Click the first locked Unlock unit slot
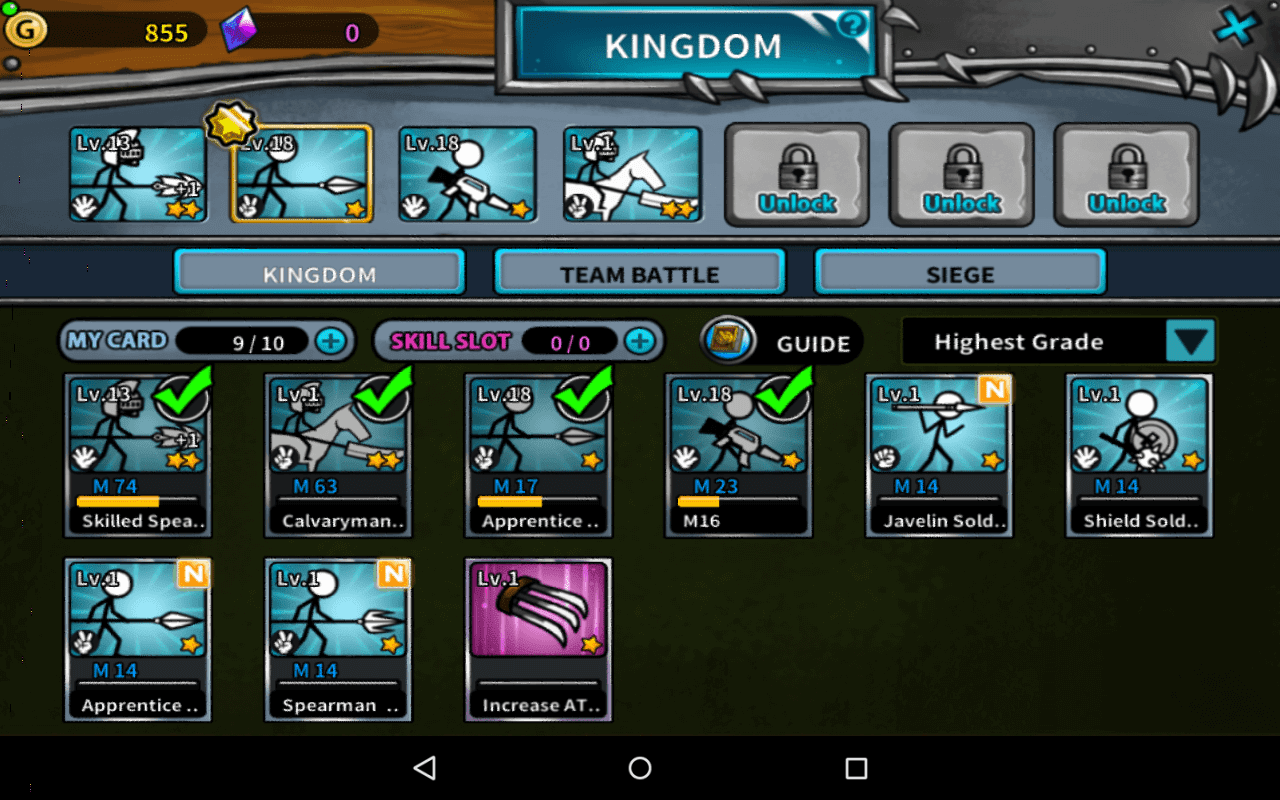Screen dimensions: 1280x800 pyautogui.click(x=796, y=174)
